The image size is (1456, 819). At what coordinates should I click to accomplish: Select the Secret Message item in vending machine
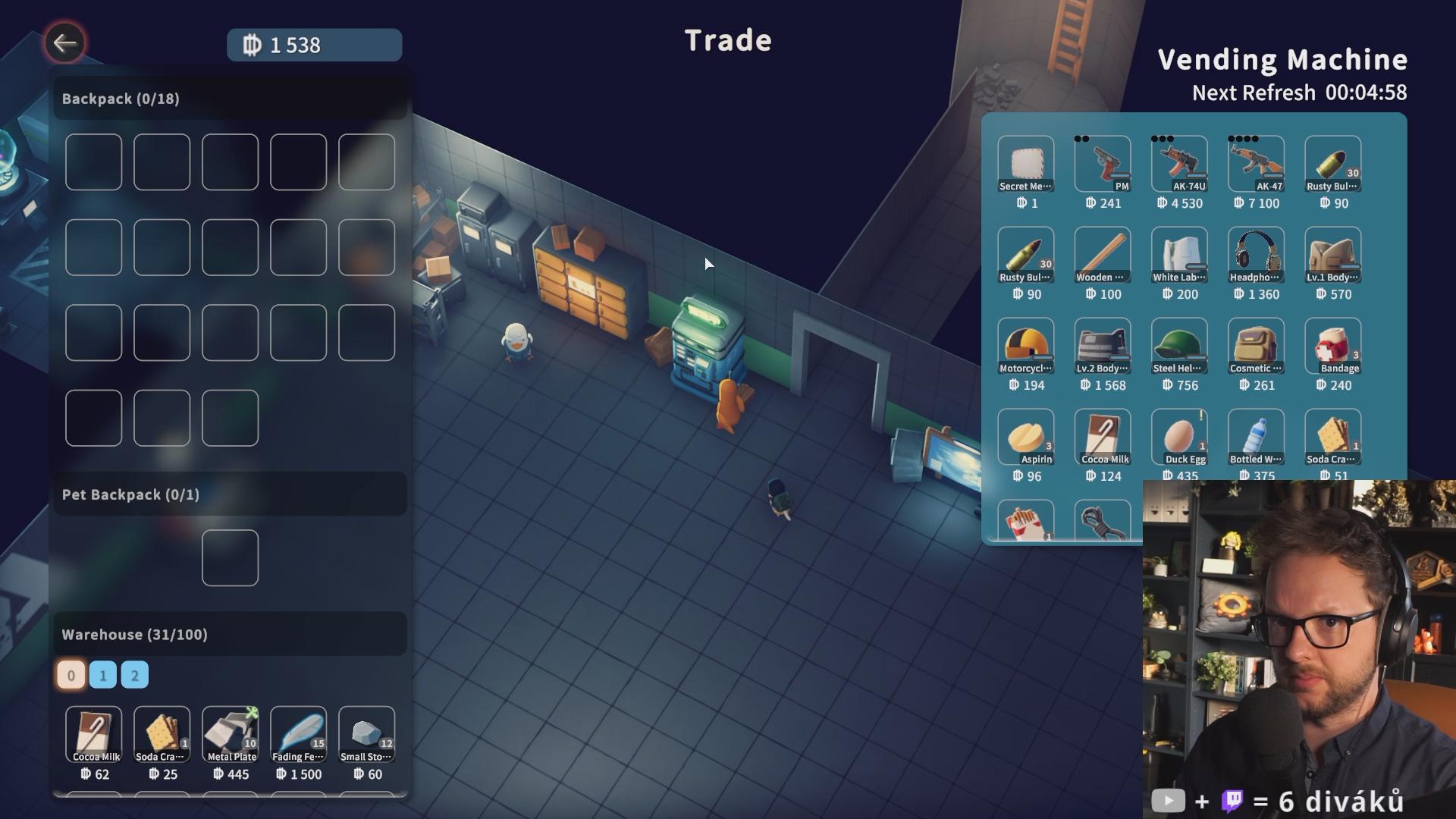tap(1025, 164)
